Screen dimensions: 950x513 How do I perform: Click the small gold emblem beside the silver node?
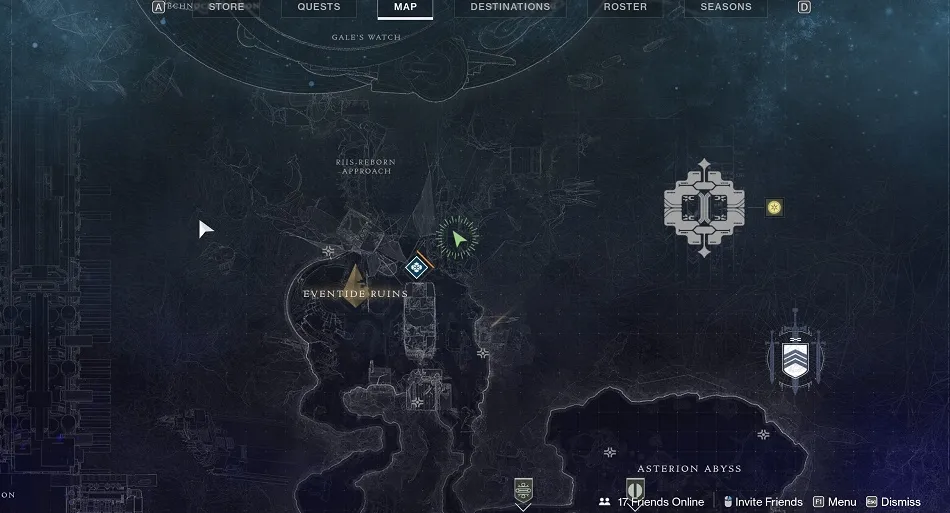[774, 207]
